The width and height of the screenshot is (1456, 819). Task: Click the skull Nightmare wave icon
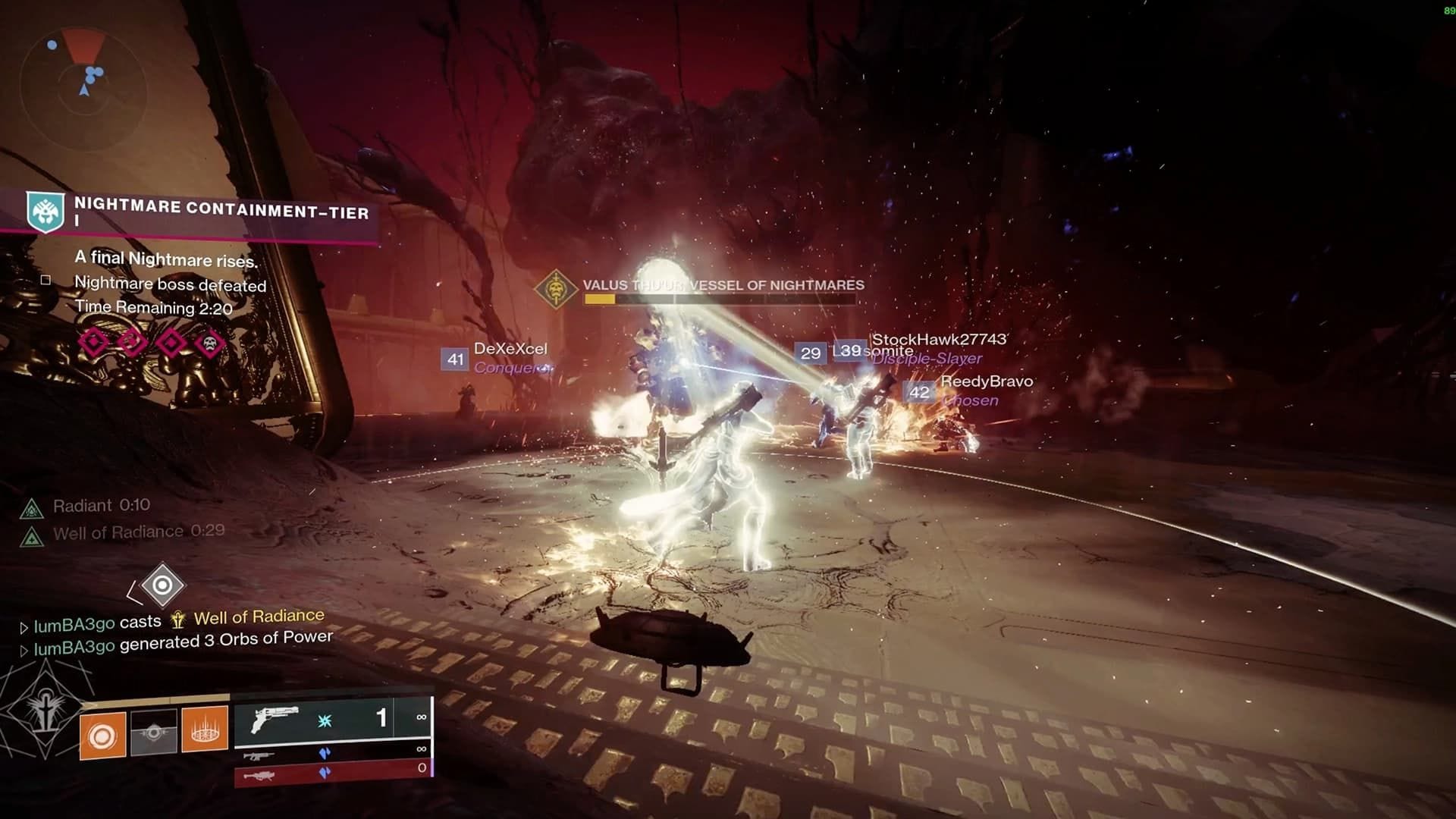(x=212, y=342)
